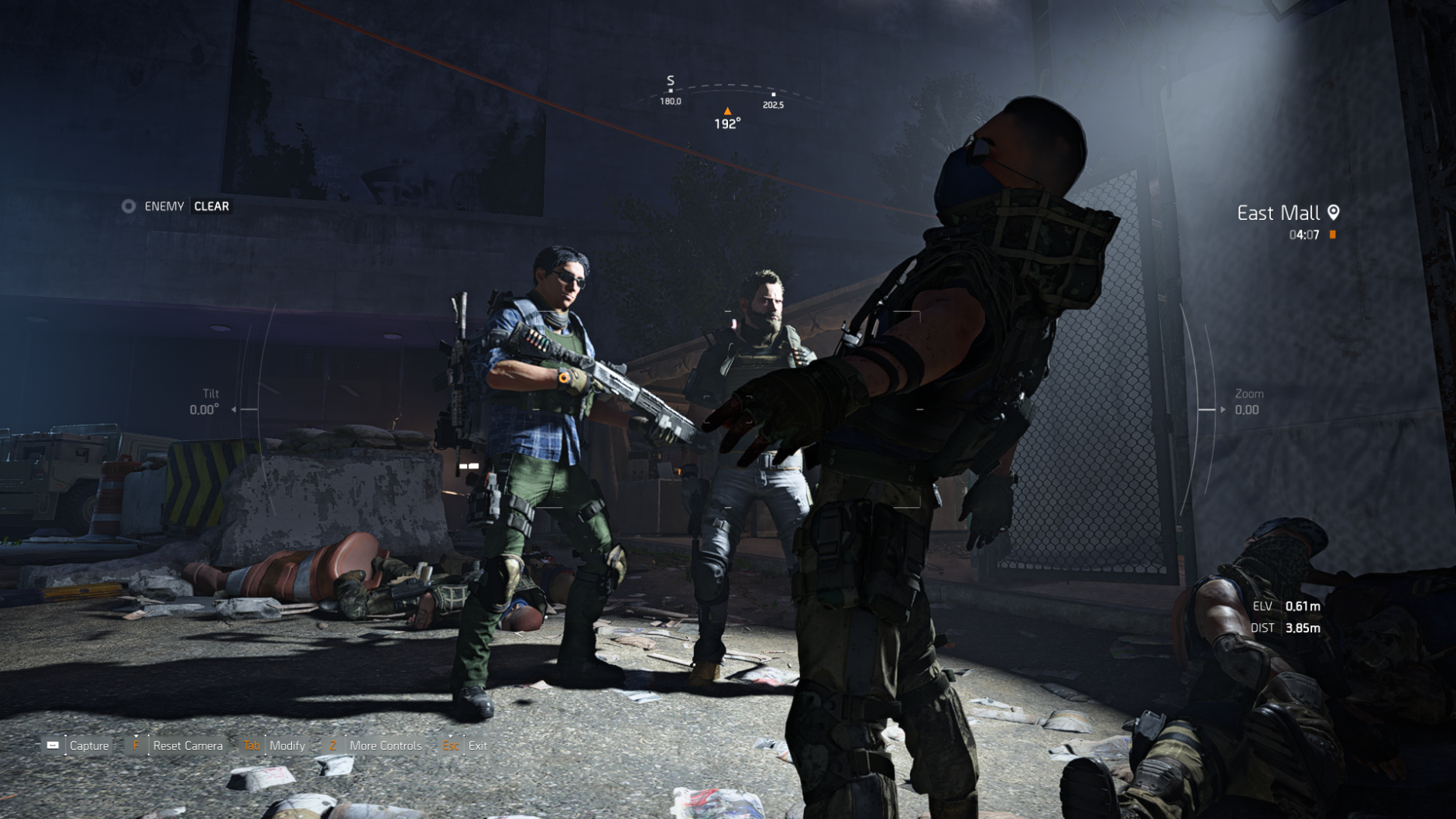Reset Camera to default view

tap(178, 745)
